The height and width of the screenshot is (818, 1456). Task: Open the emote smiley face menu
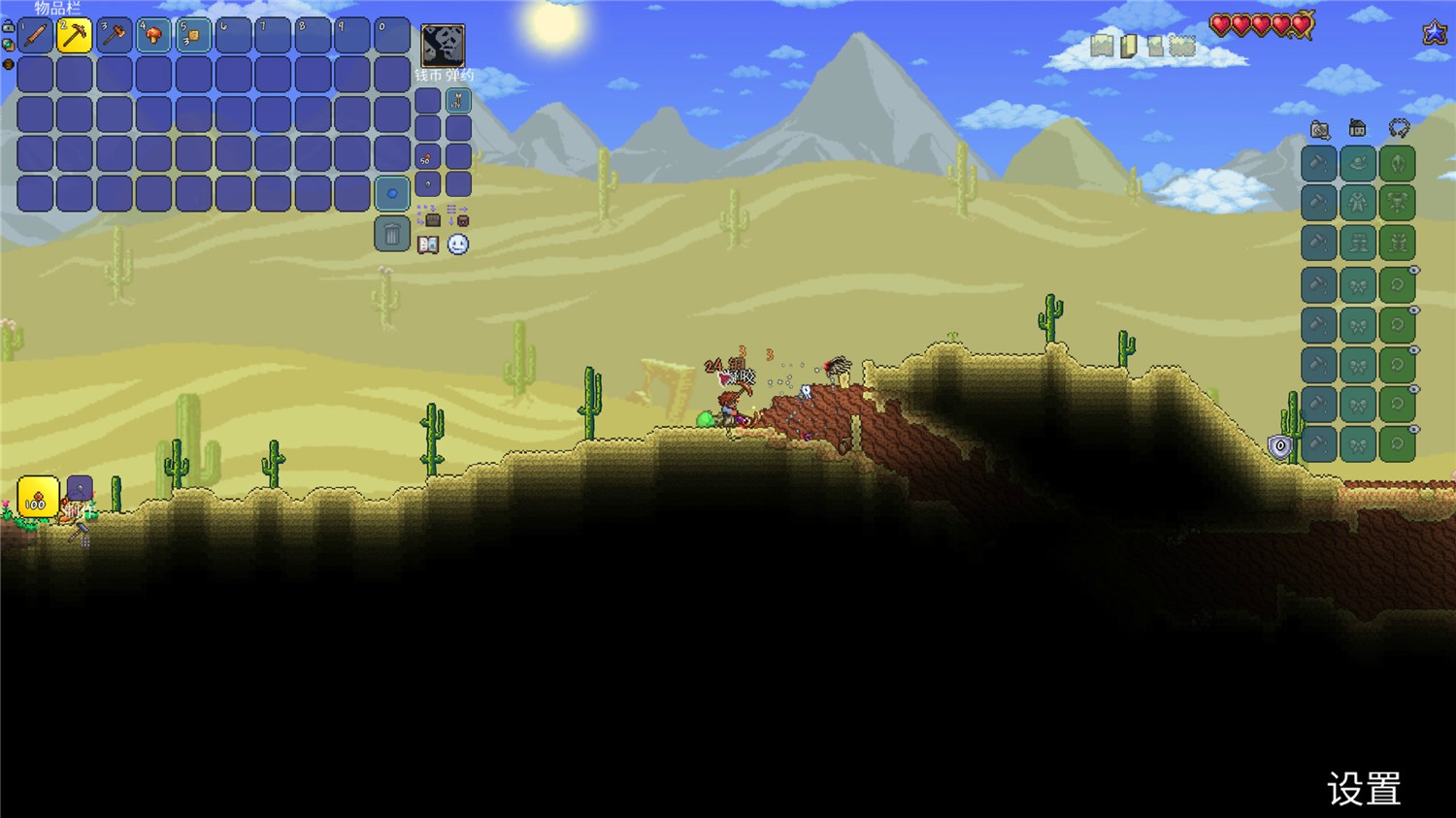click(x=458, y=245)
